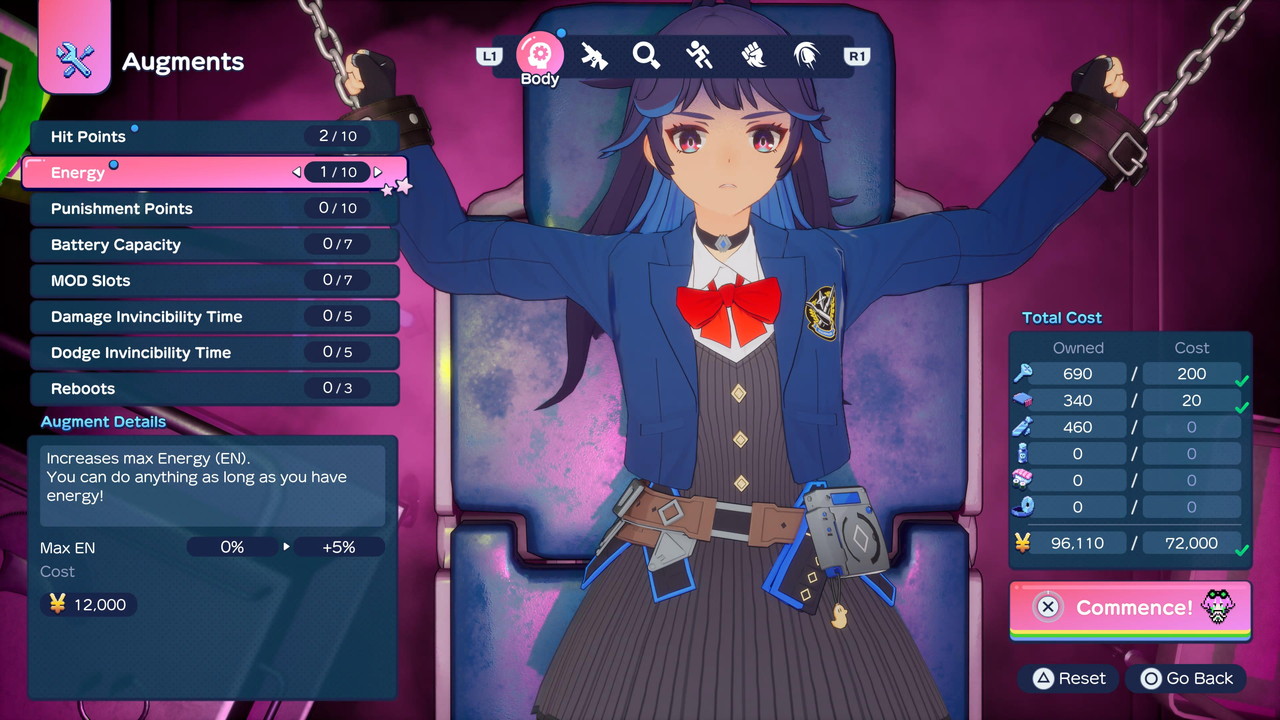This screenshot has height=720, width=1280.
Task: Choose the Reboots augment row
Action: 214,389
